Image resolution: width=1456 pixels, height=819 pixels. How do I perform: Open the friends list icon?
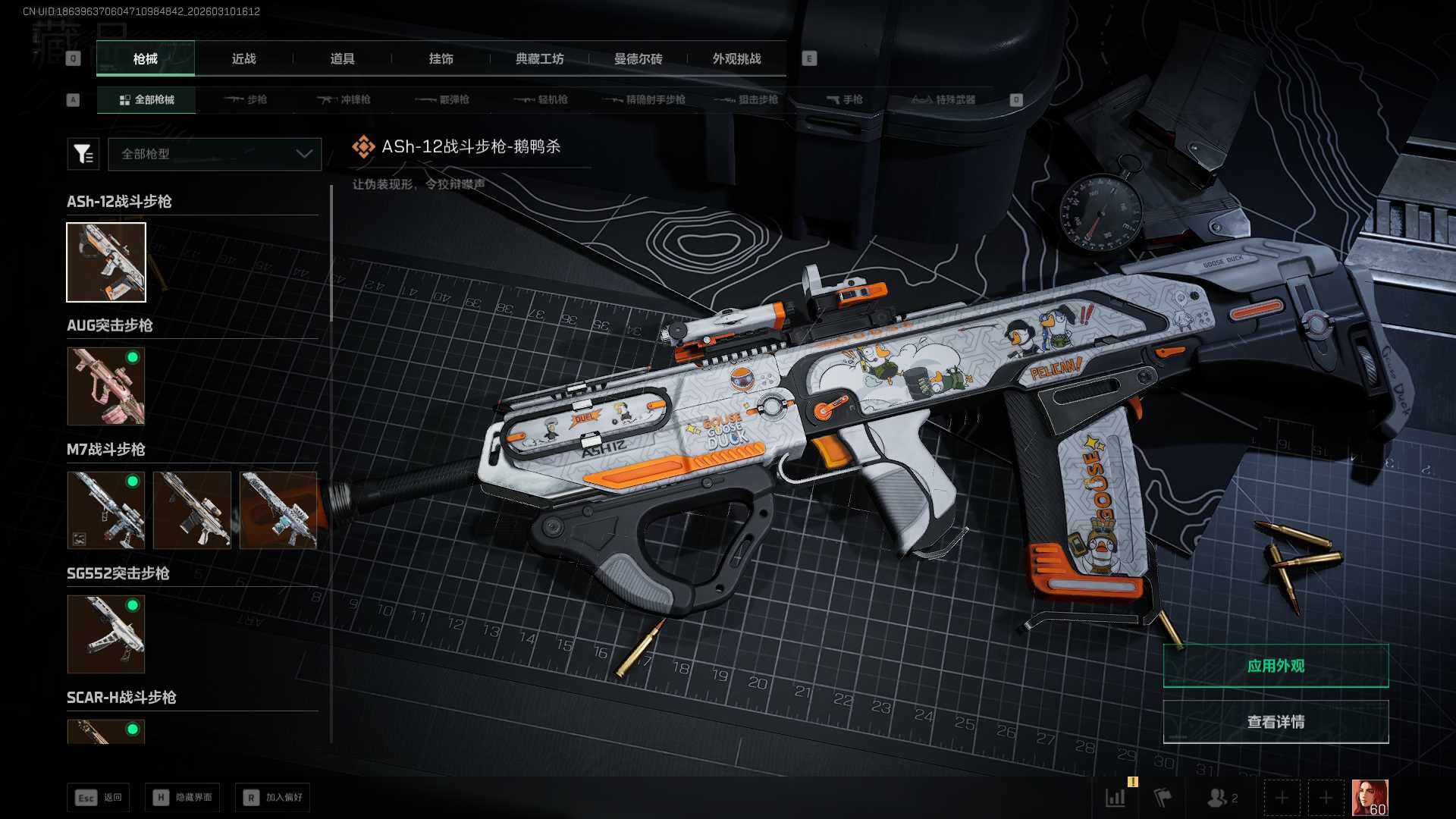(x=1221, y=798)
